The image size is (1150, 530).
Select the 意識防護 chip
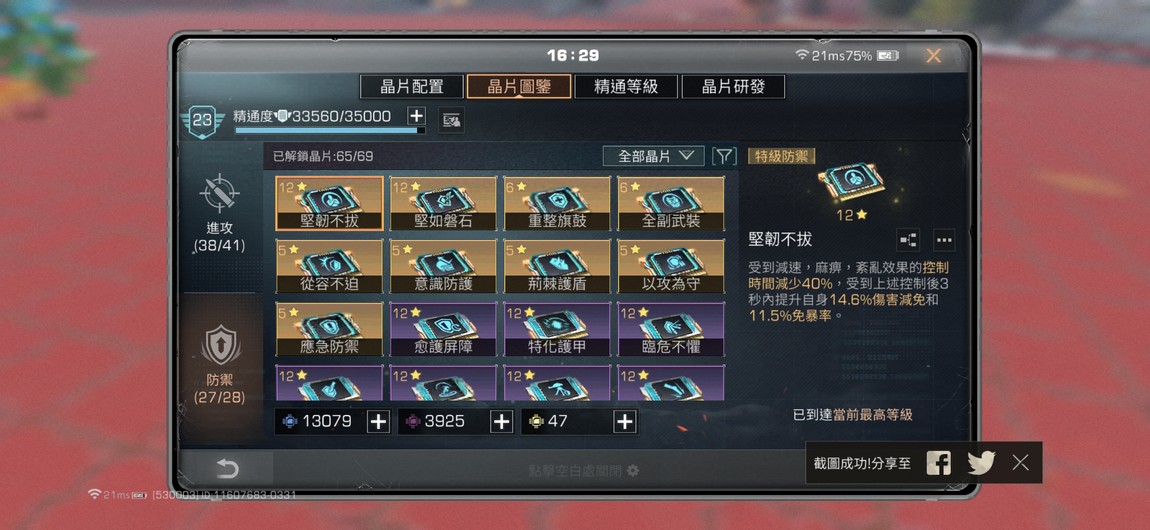pos(443,267)
